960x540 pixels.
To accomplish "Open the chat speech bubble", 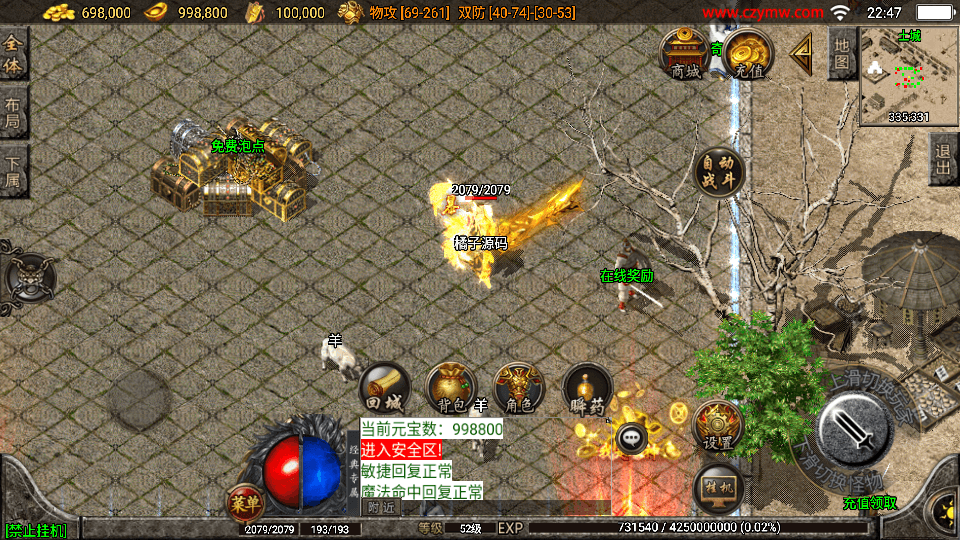I will point(632,437).
